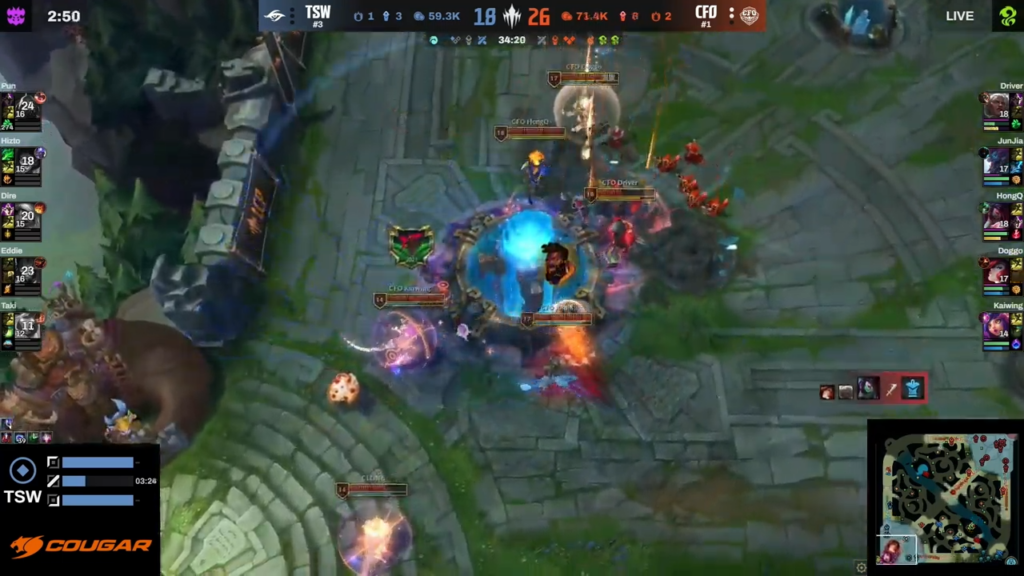Click the blue armor item in the kill feed
1024x576 pixels.
[912, 388]
